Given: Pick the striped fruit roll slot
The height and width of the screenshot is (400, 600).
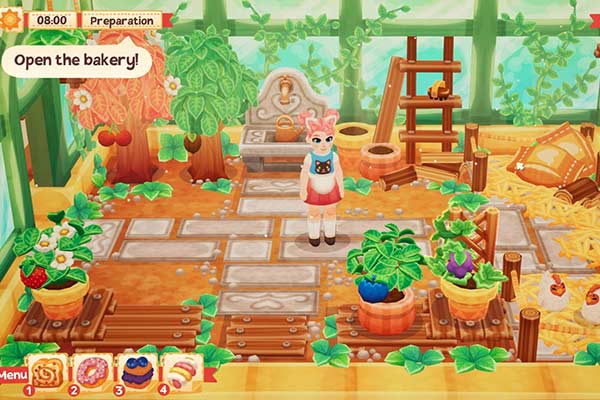Looking at the screenshot, I should tap(182, 371).
